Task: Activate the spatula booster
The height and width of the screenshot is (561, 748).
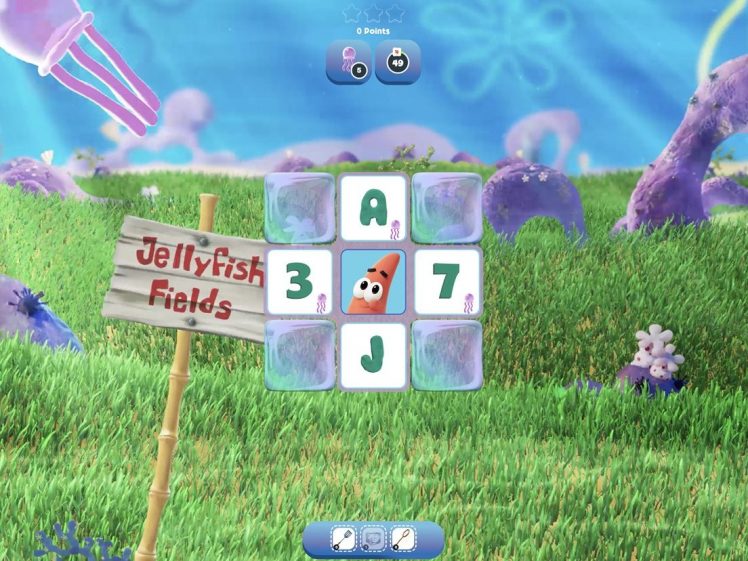Action: tap(344, 539)
